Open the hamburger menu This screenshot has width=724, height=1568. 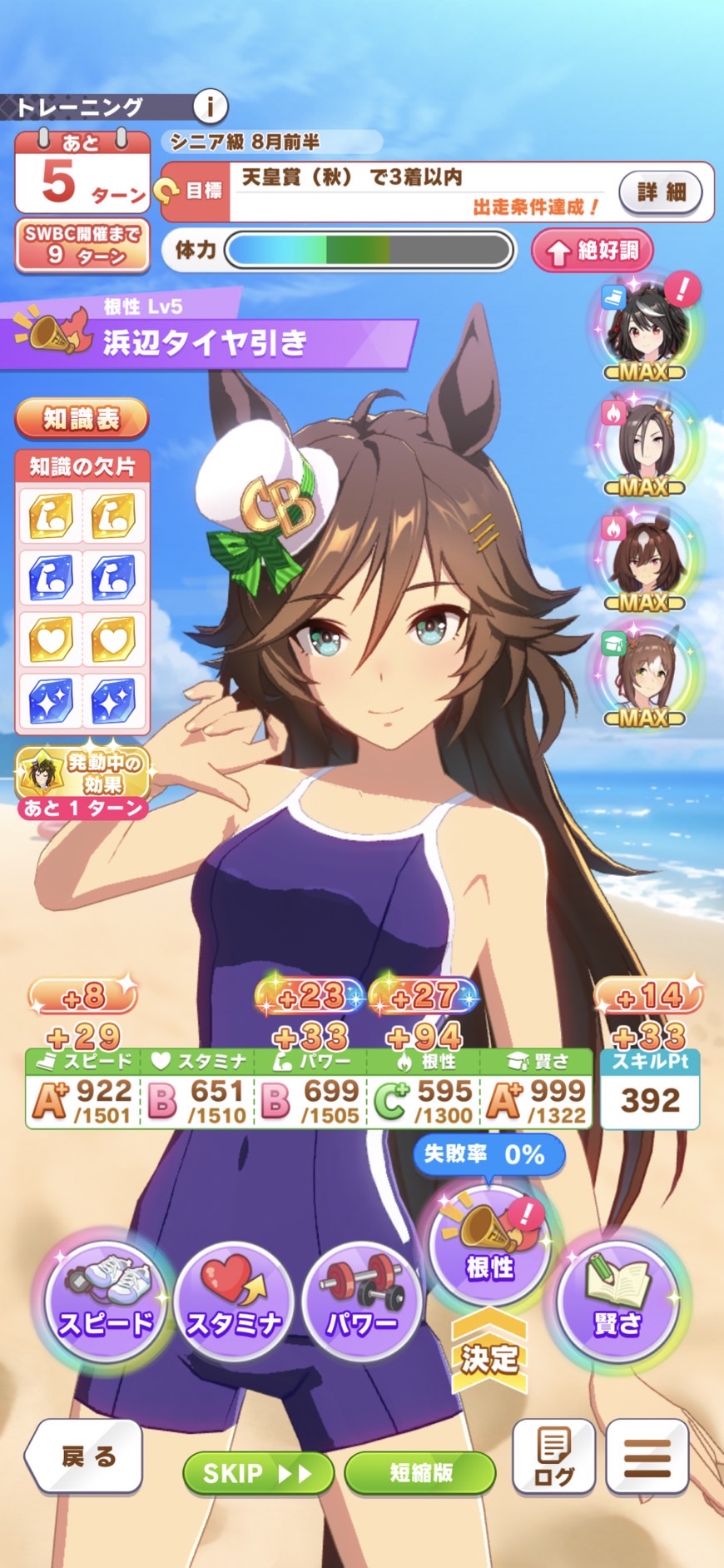(647, 1456)
